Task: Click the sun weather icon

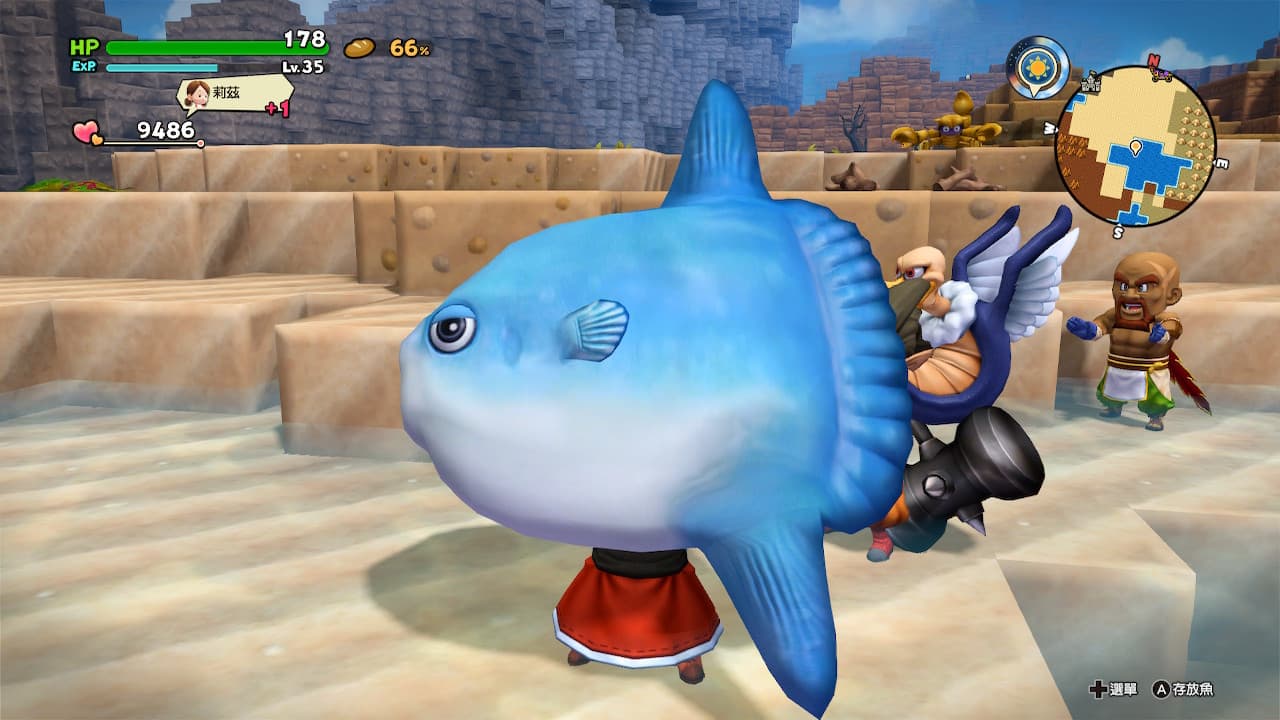Action: click(x=1037, y=67)
